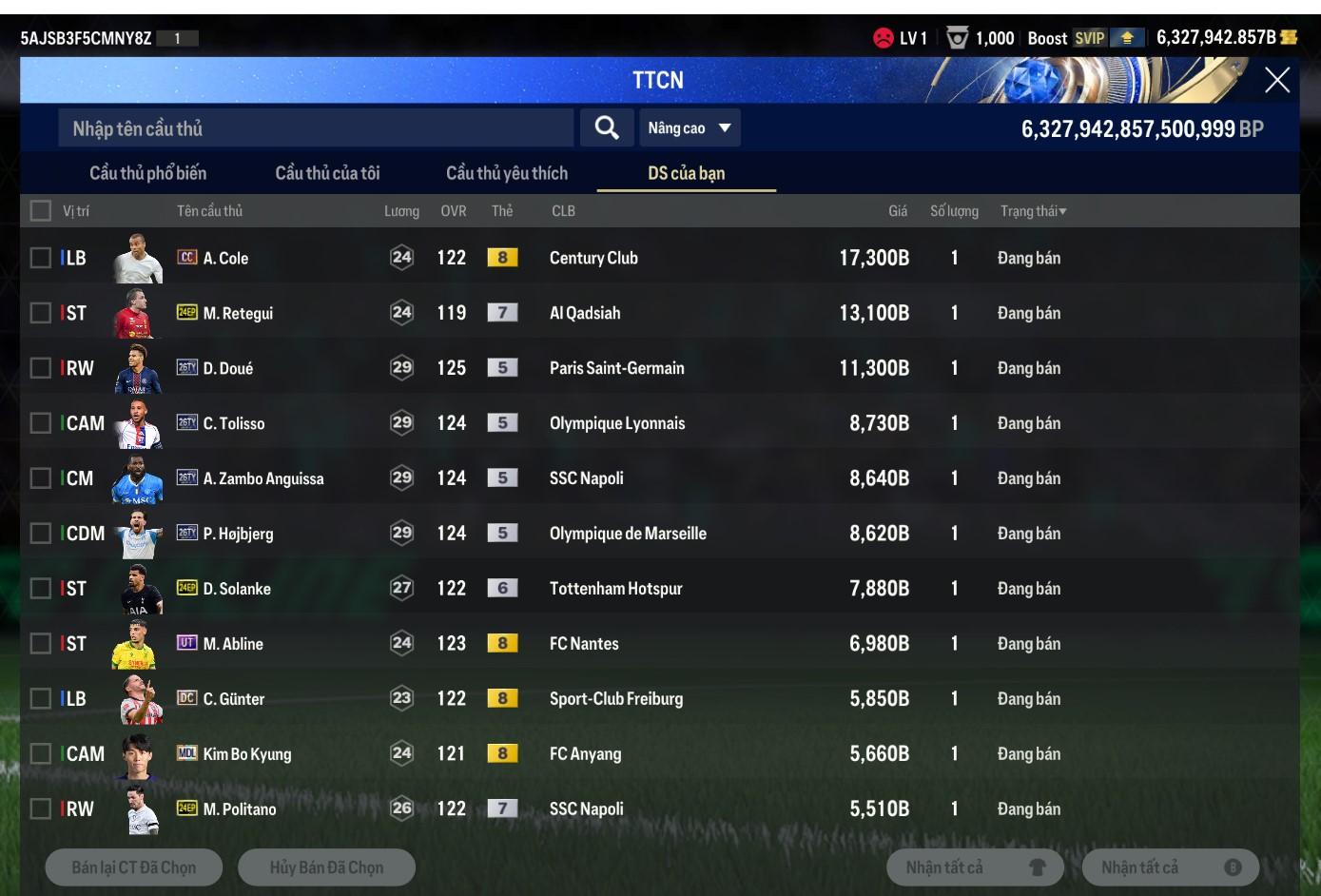Tick the checkbox for A. Cole
Viewport: 1321px width, 896px height.
coord(41,258)
